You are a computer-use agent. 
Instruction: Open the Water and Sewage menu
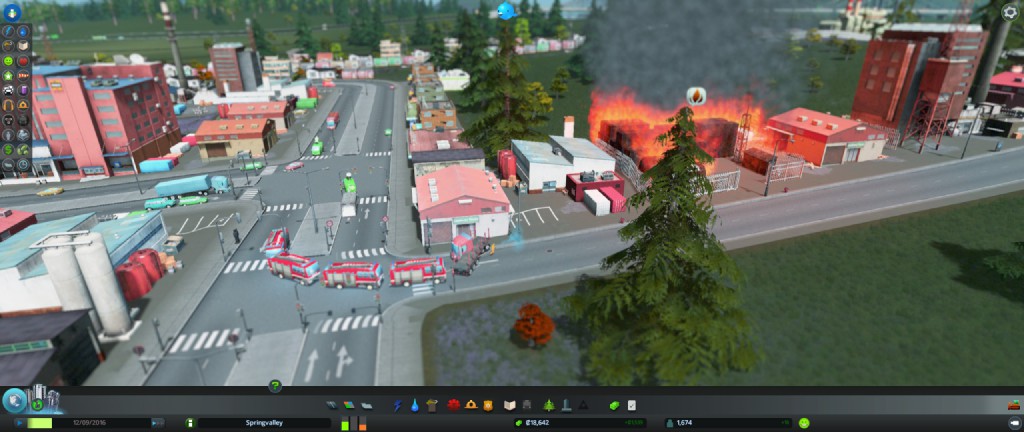click(416, 405)
